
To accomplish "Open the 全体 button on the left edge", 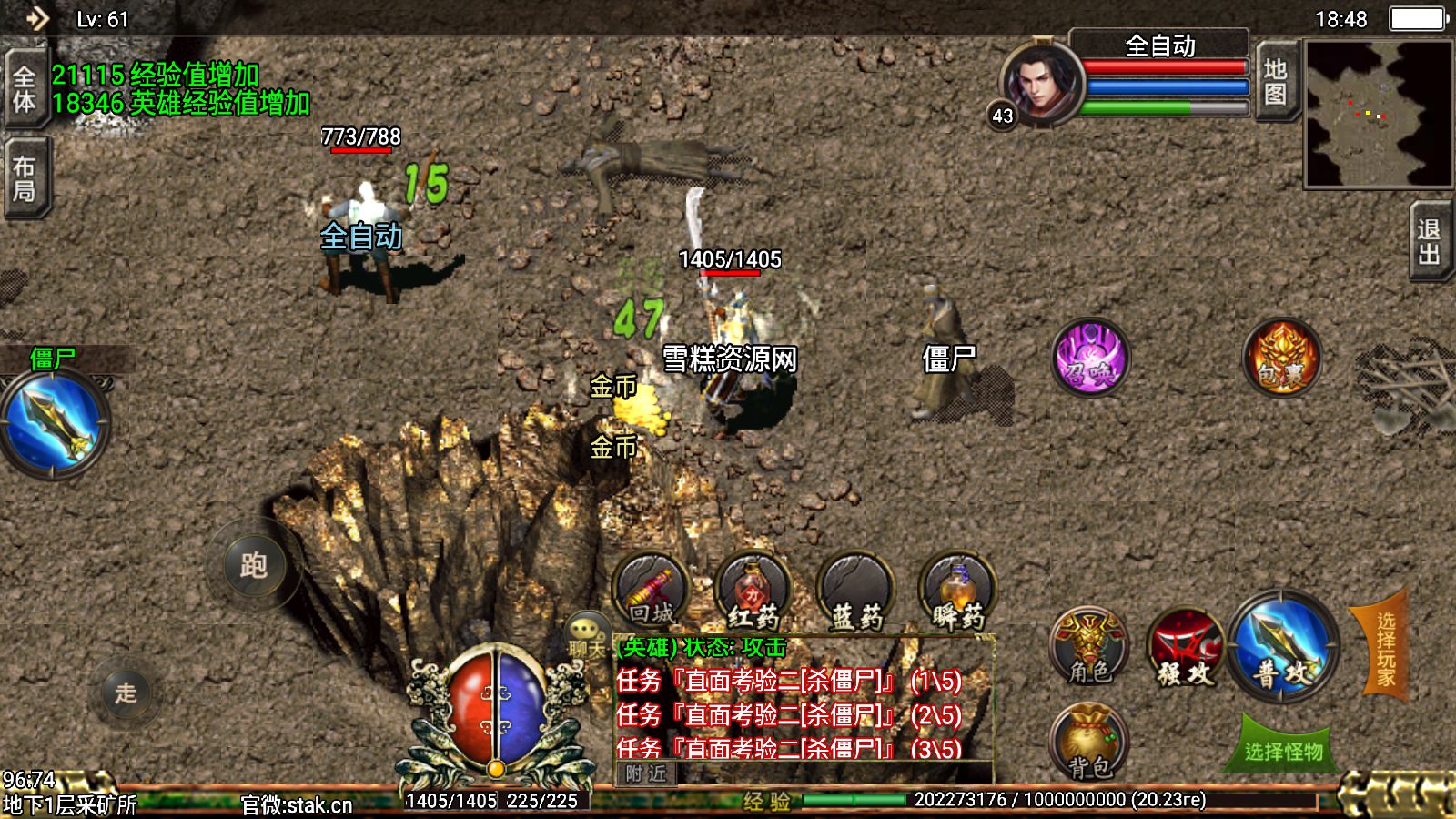I will click(x=25, y=88).
